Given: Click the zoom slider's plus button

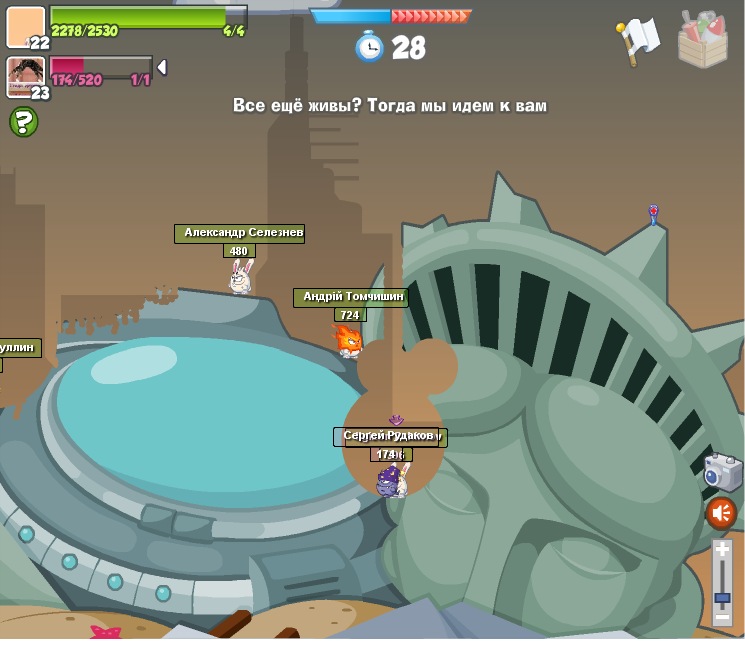Looking at the screenshot, I should tap(722, 549).
